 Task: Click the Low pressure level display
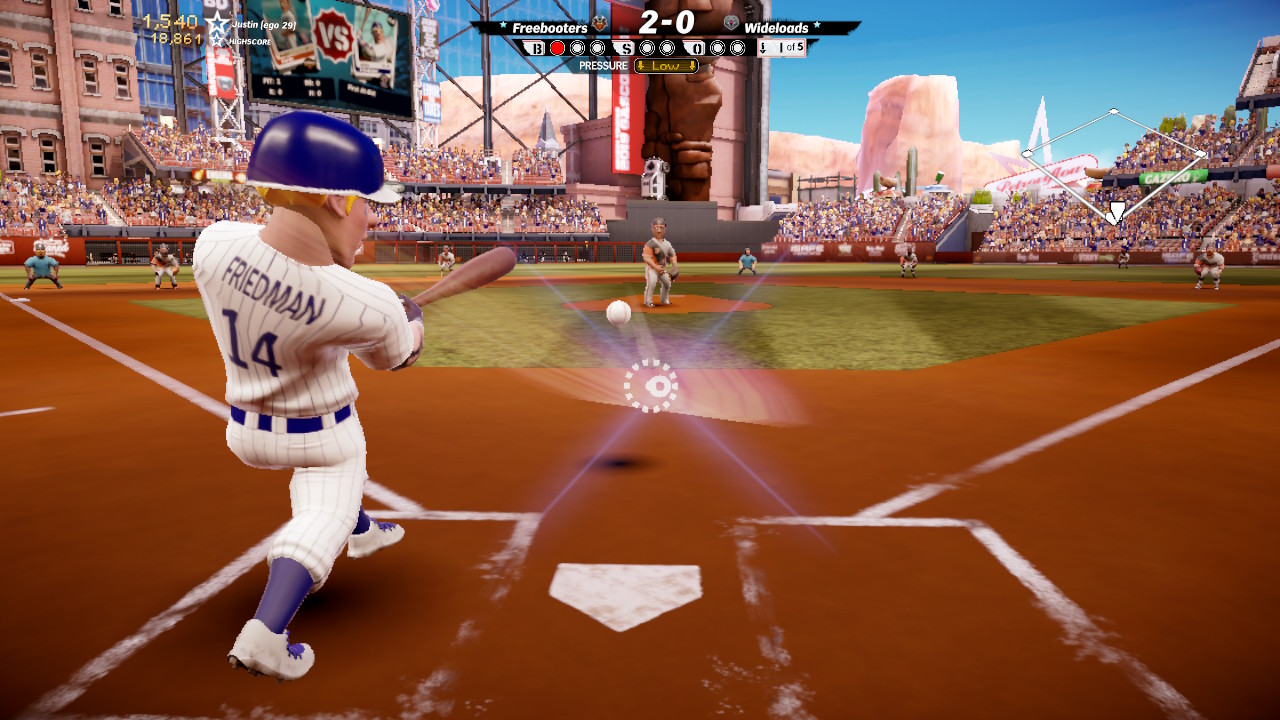tap(666, 65)
